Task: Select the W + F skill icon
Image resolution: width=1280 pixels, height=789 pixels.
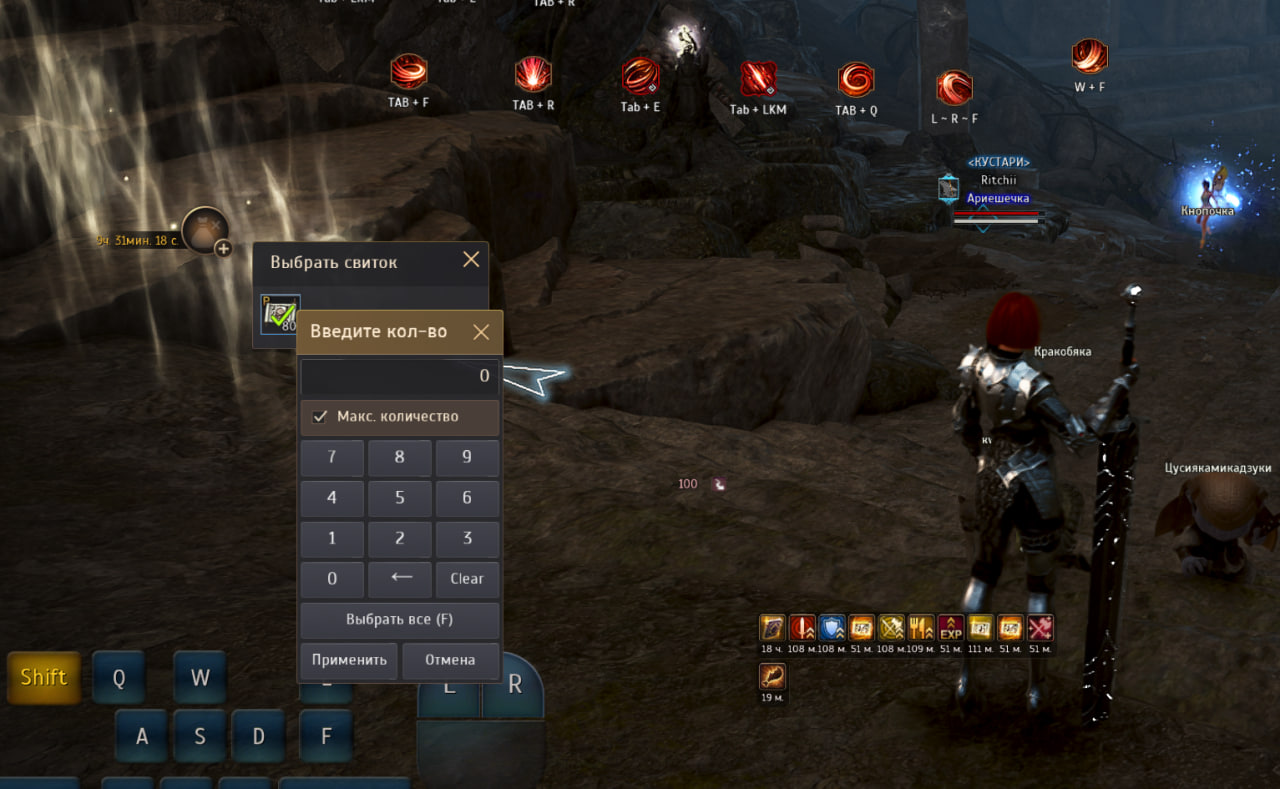Action: point(1089,56)
